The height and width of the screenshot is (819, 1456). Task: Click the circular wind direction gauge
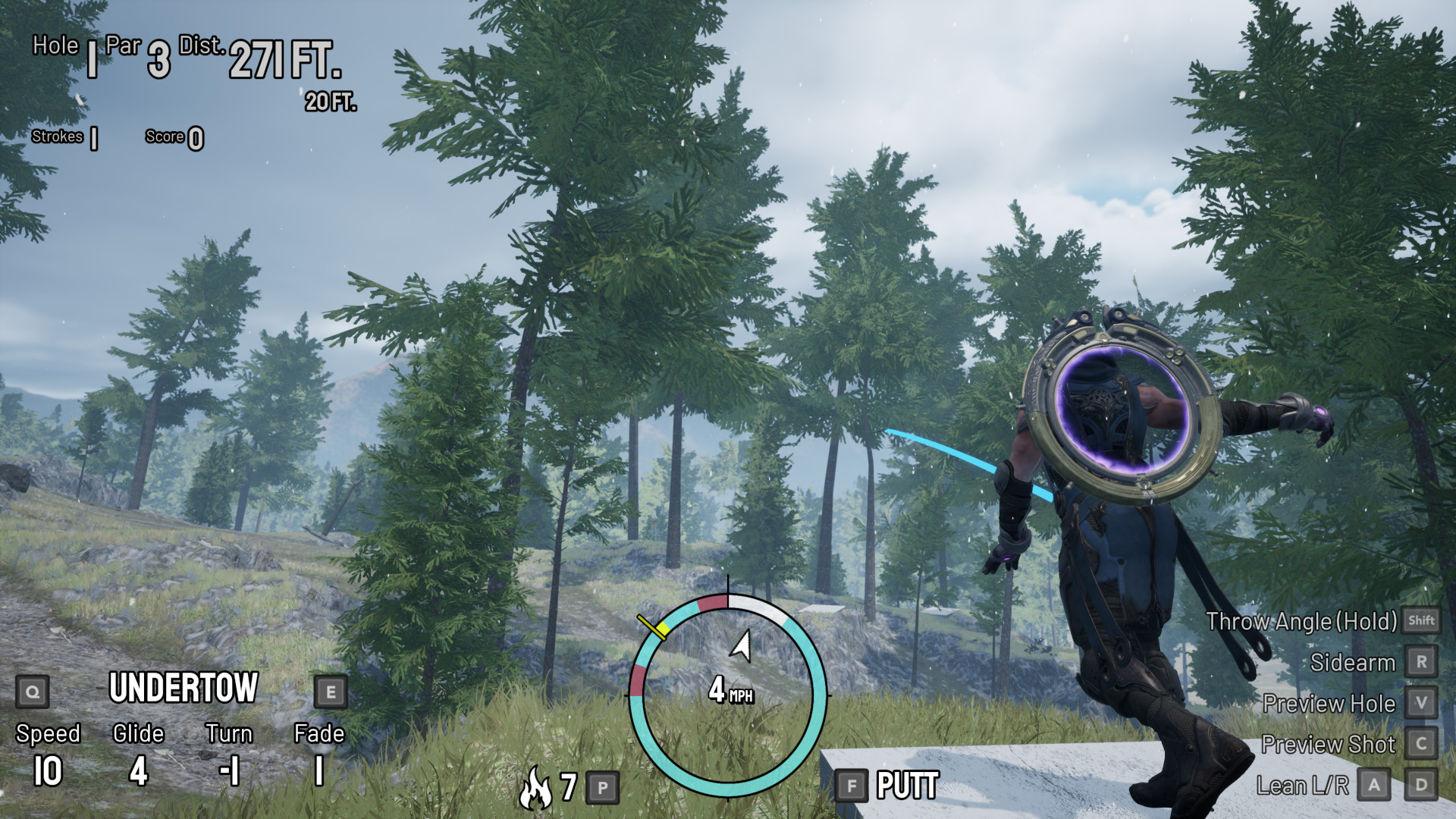point(728,694)
